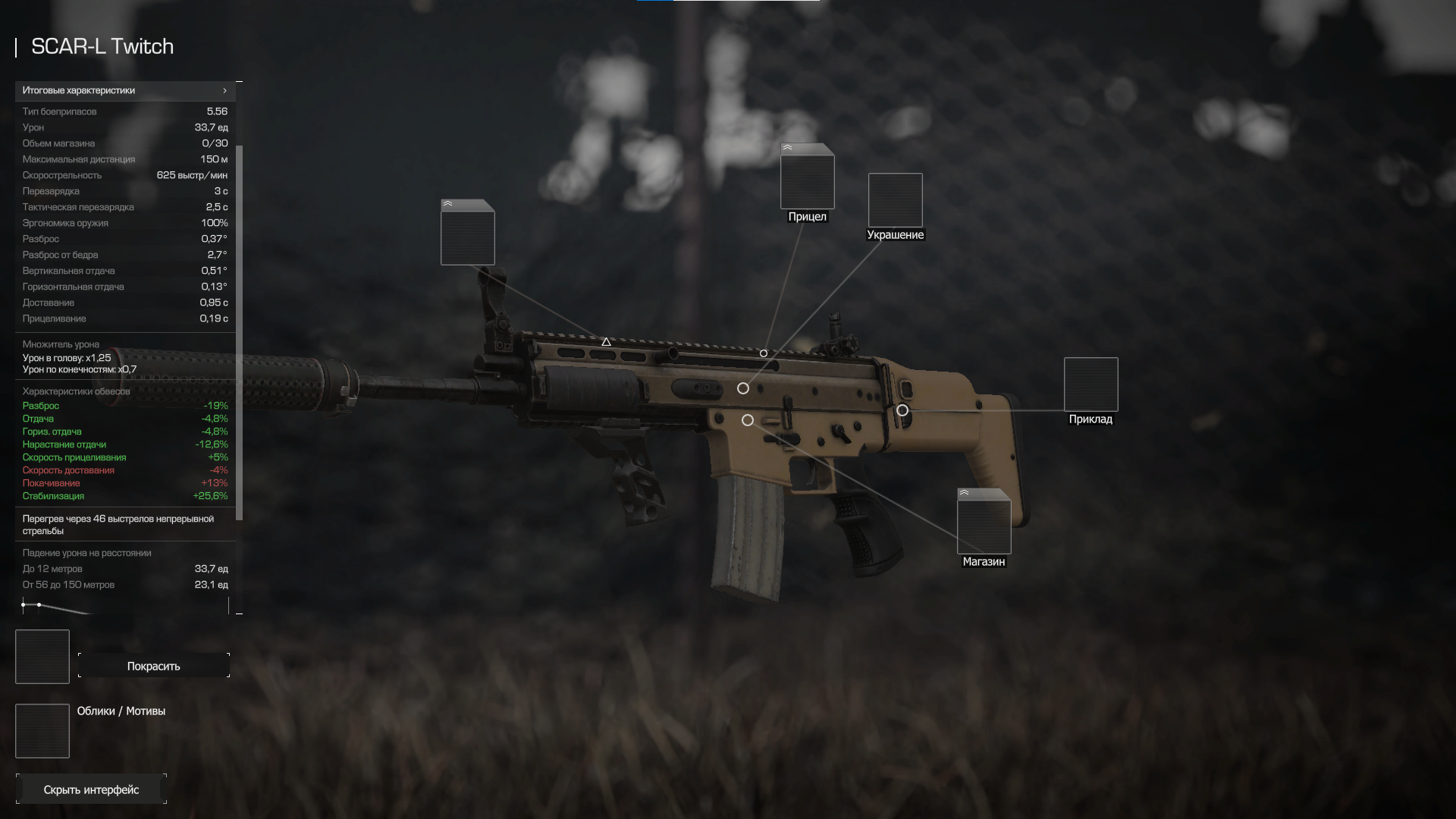Click the triangle marker on the top rail
The height and width of the screenshot is (819, 1456).
click(606, 342)
